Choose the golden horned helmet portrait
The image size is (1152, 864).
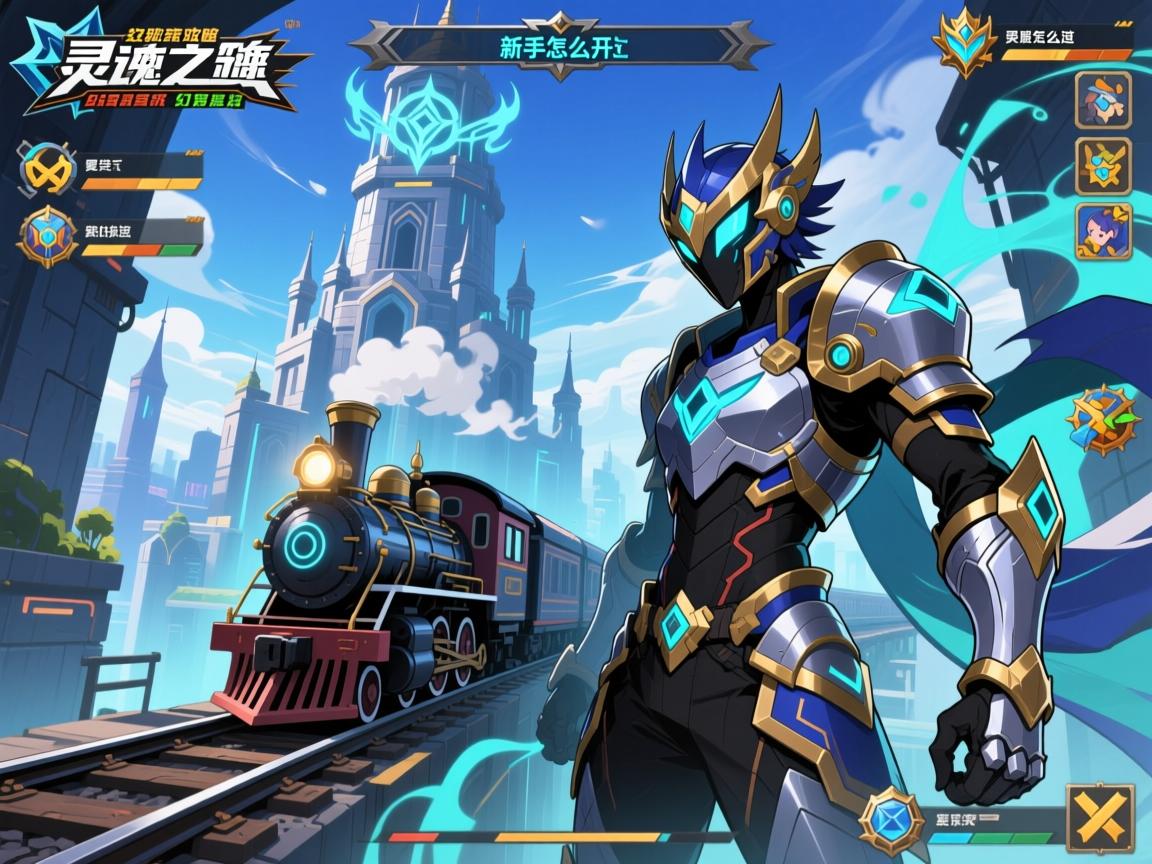click(1103, 165)
